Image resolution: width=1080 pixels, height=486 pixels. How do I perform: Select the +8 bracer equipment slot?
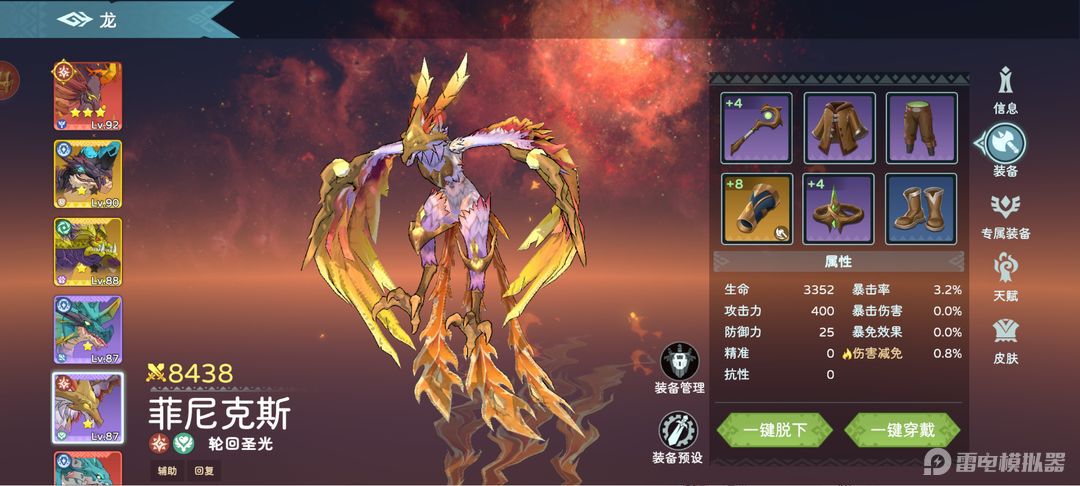[x=756, y=208]
